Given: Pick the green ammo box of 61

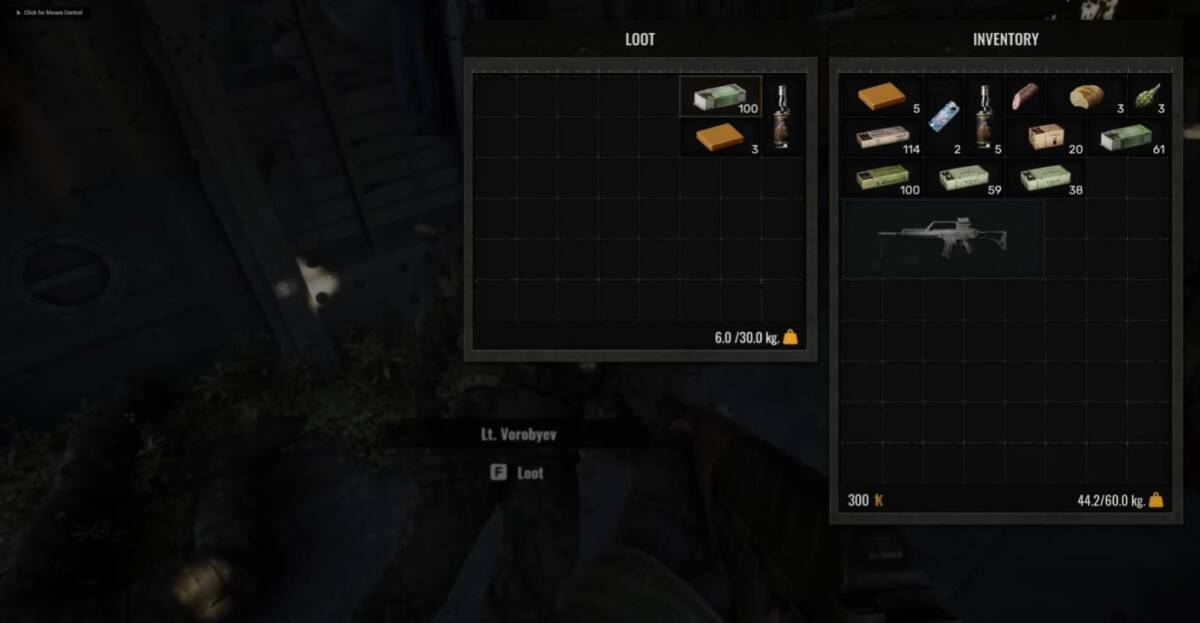Looking at the screenshot, I should (1126, 137).
